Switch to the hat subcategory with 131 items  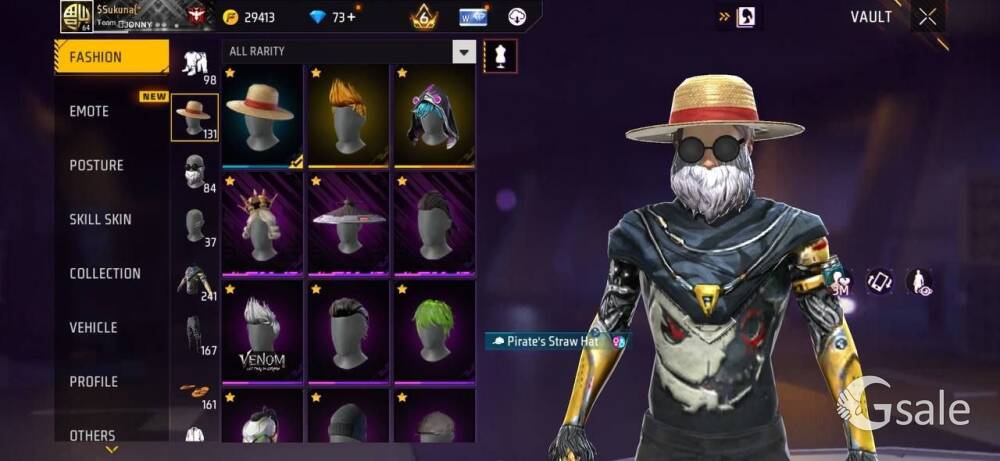pyautogui.click(x=195, y=118)
